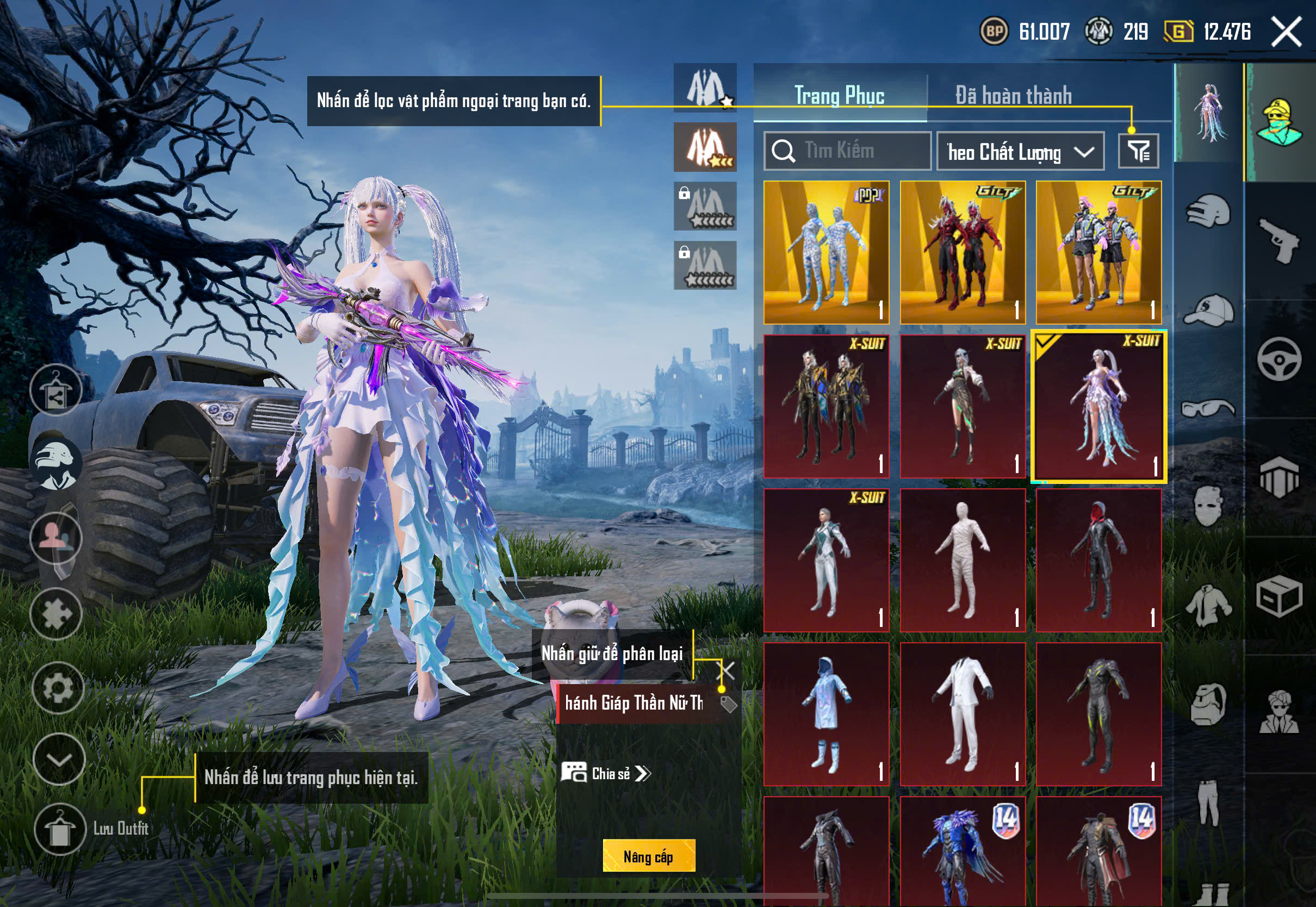Close the item detail popup
Image resolution: width=1316 pixels, height=907 pixels.
[727, 670]
